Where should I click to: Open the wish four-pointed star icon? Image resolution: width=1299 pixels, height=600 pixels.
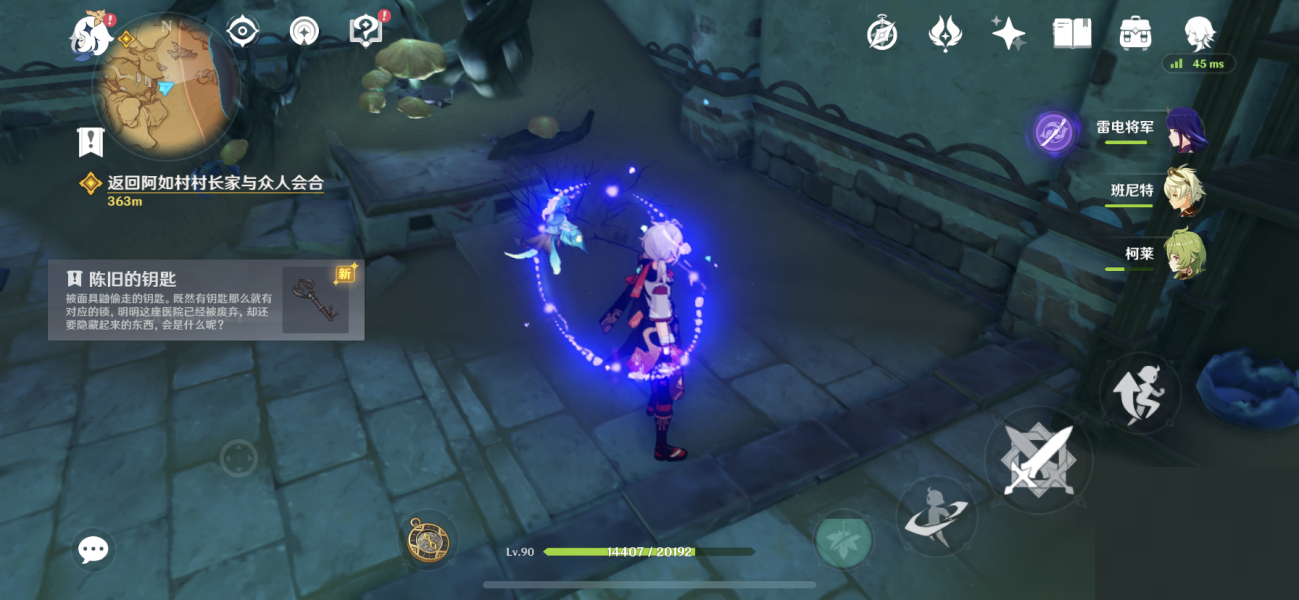point(1008,34)
